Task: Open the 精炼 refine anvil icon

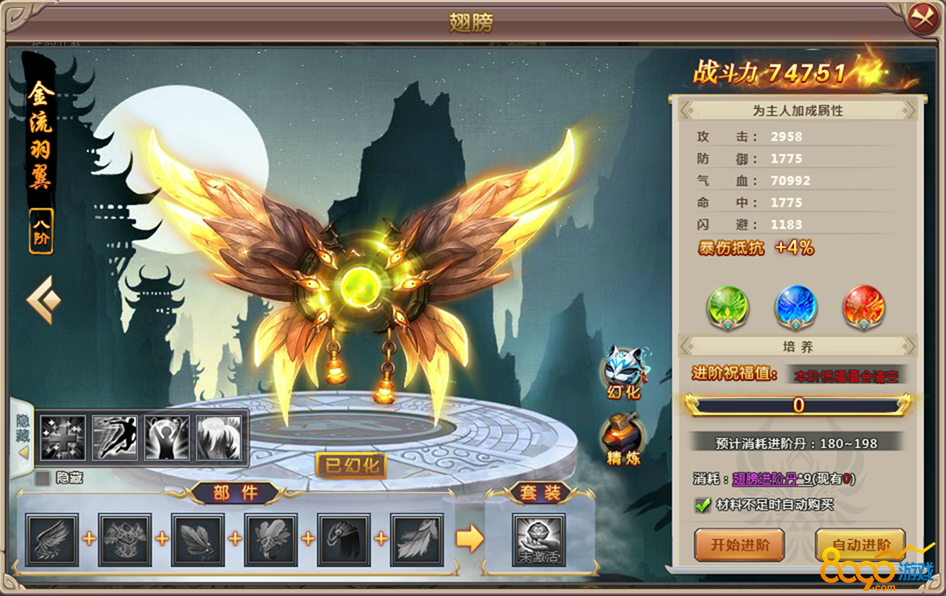Action: pos(622,438)
